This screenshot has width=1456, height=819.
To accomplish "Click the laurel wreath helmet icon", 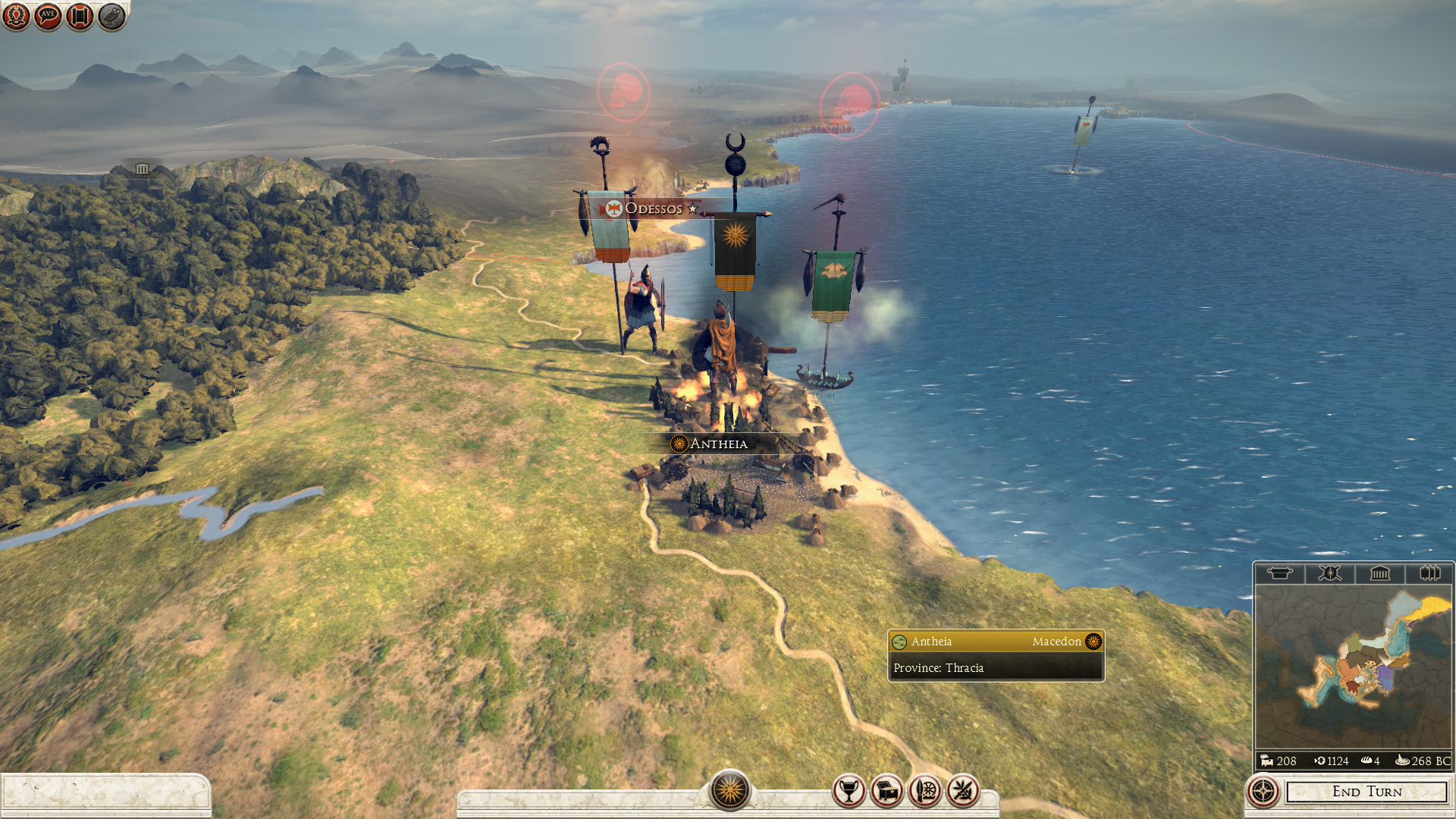I will click(16, 16).
